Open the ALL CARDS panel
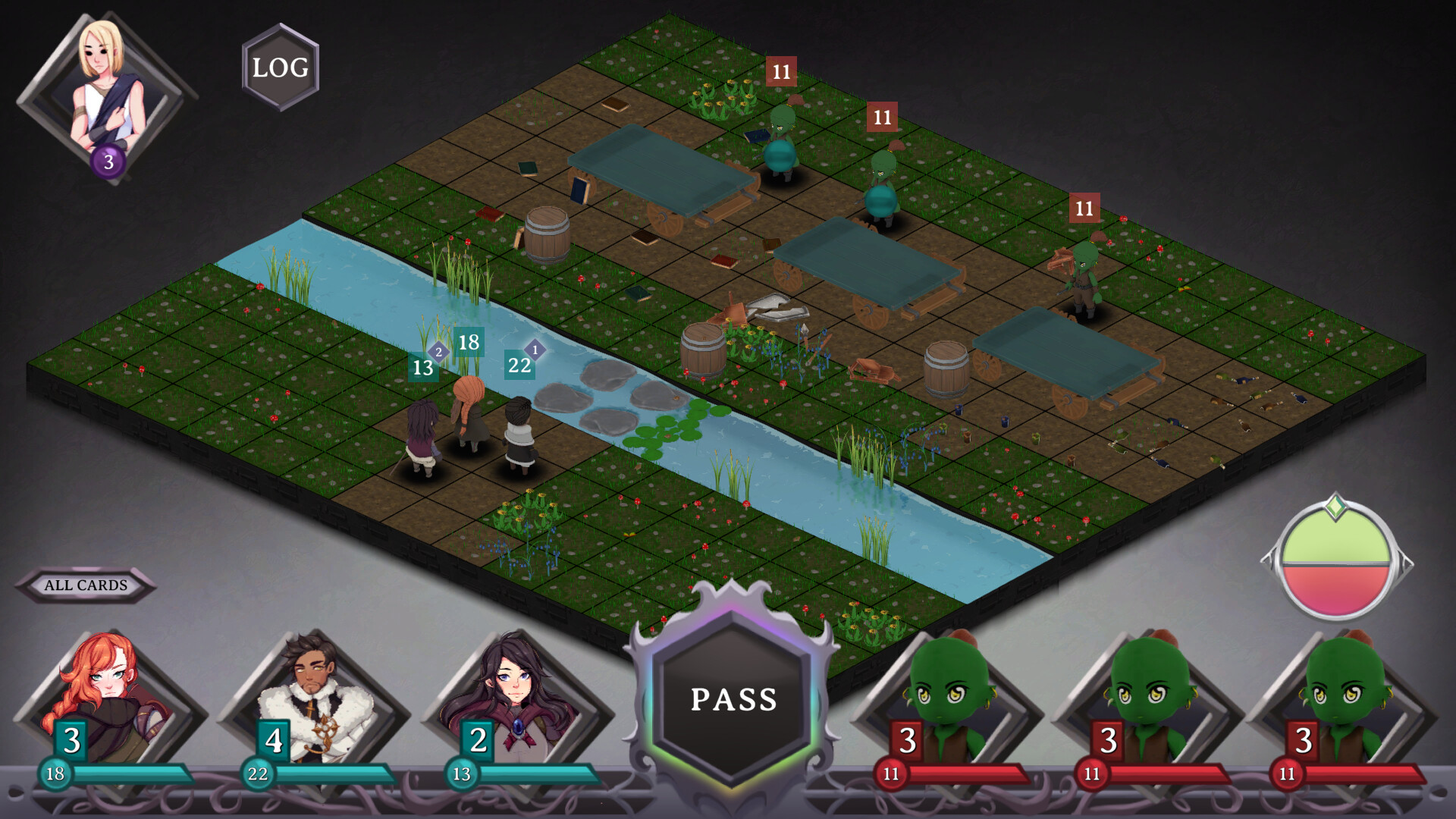Screen dimensions: 1456x819 click(87, 585)
